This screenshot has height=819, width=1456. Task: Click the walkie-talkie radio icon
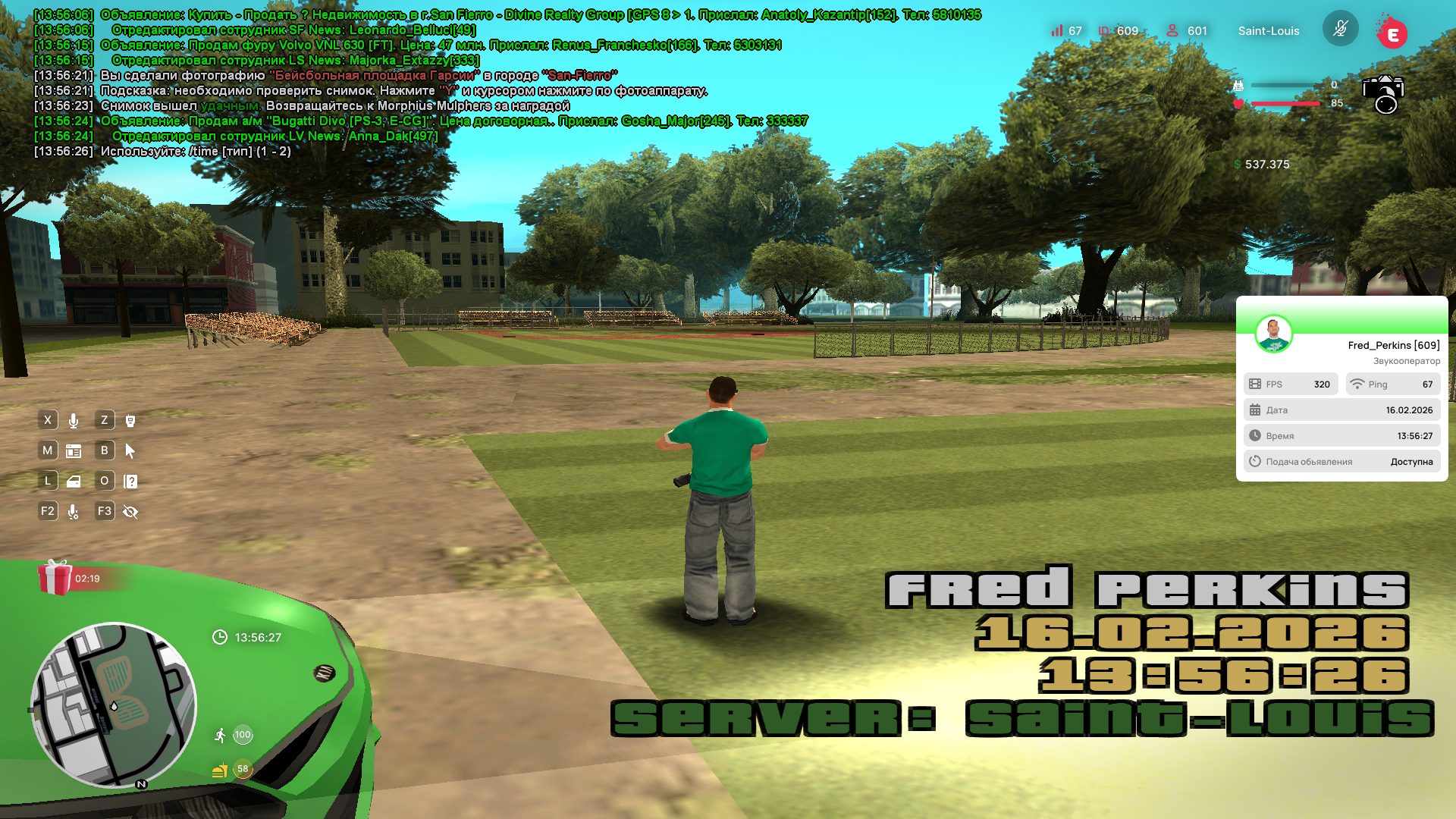click(x=130, y=421)
